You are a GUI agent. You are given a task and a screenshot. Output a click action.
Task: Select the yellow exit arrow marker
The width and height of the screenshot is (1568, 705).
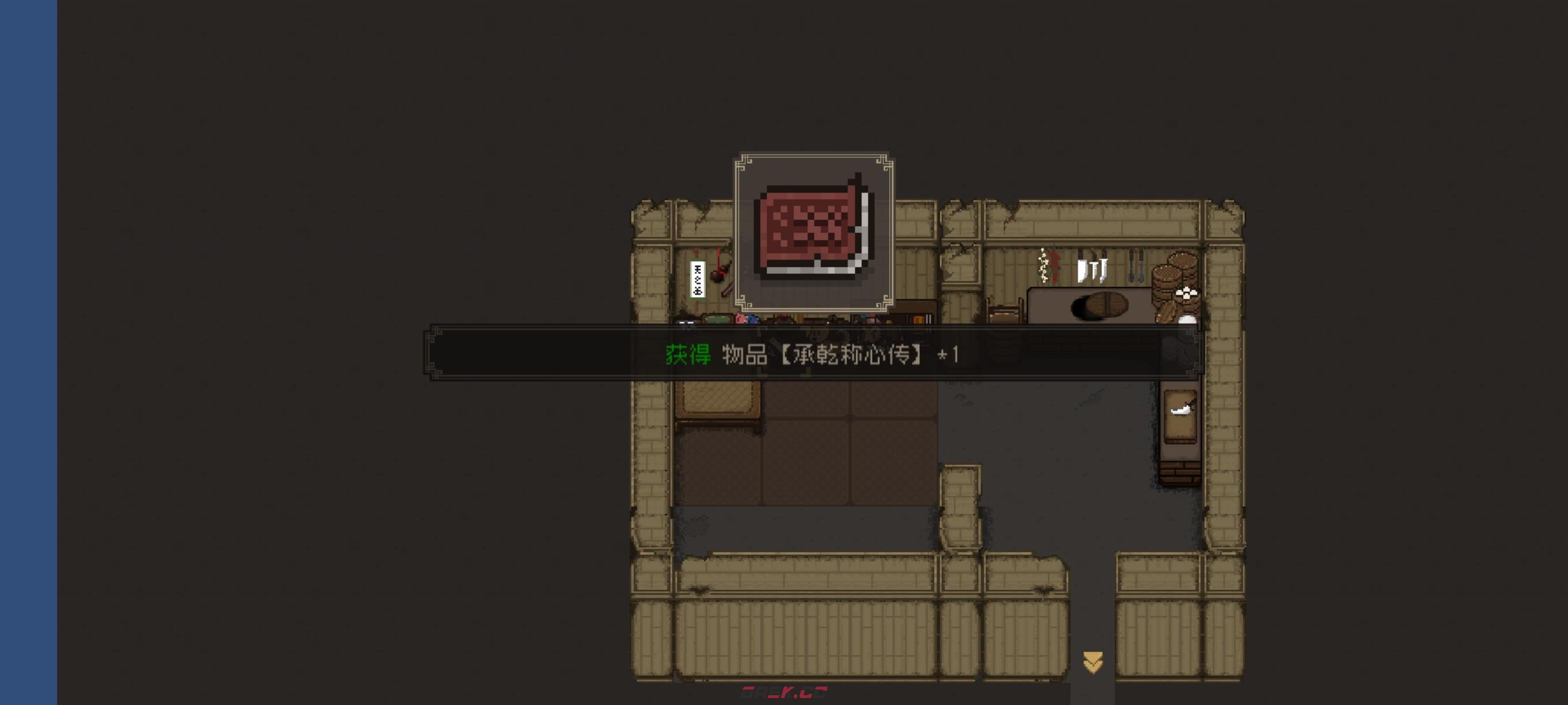(1093, 662)
